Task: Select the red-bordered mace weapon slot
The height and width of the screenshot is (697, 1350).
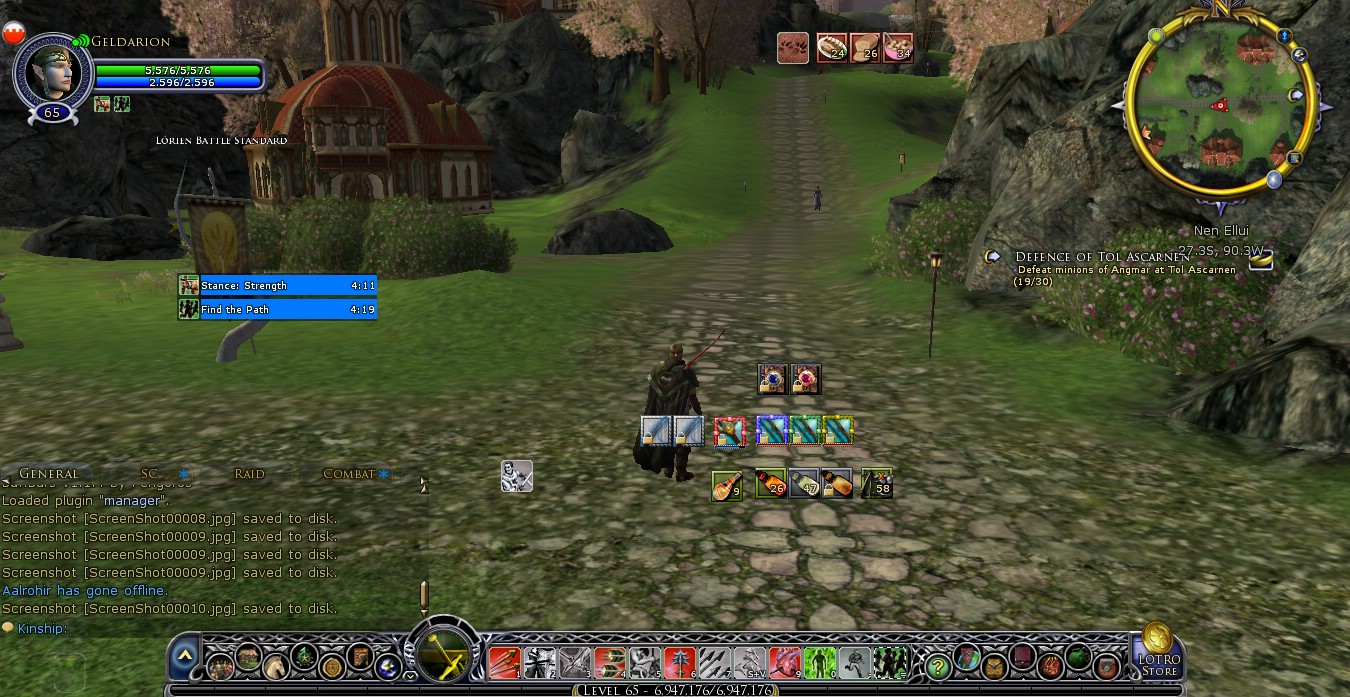Action: [729, 431]
